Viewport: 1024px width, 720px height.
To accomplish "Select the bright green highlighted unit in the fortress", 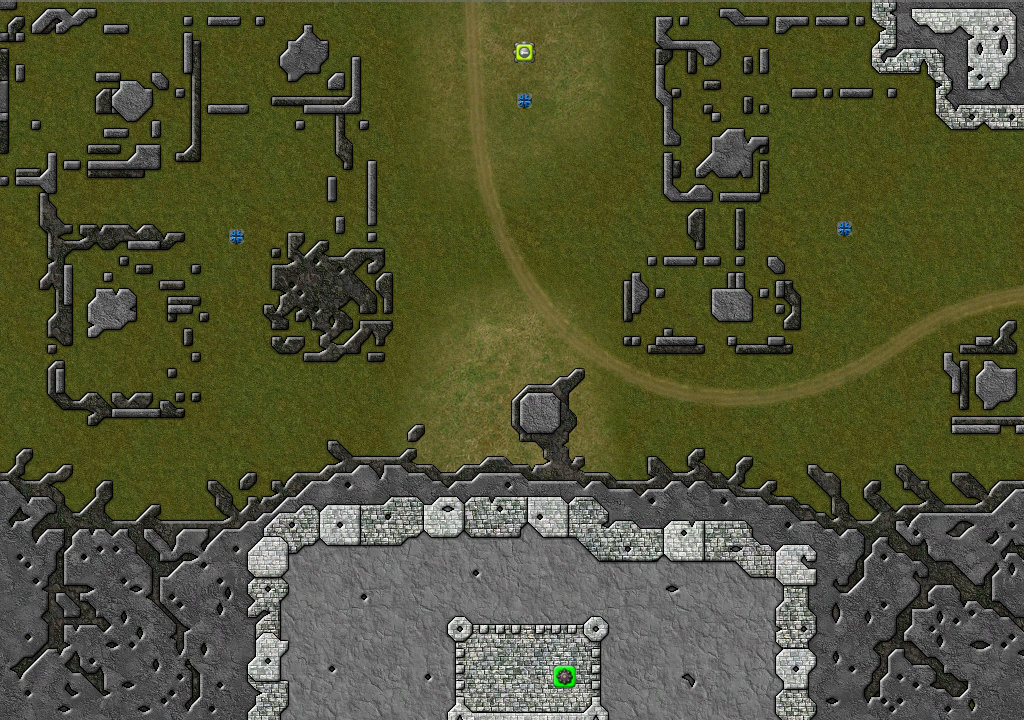I will (x=564, y=677).
